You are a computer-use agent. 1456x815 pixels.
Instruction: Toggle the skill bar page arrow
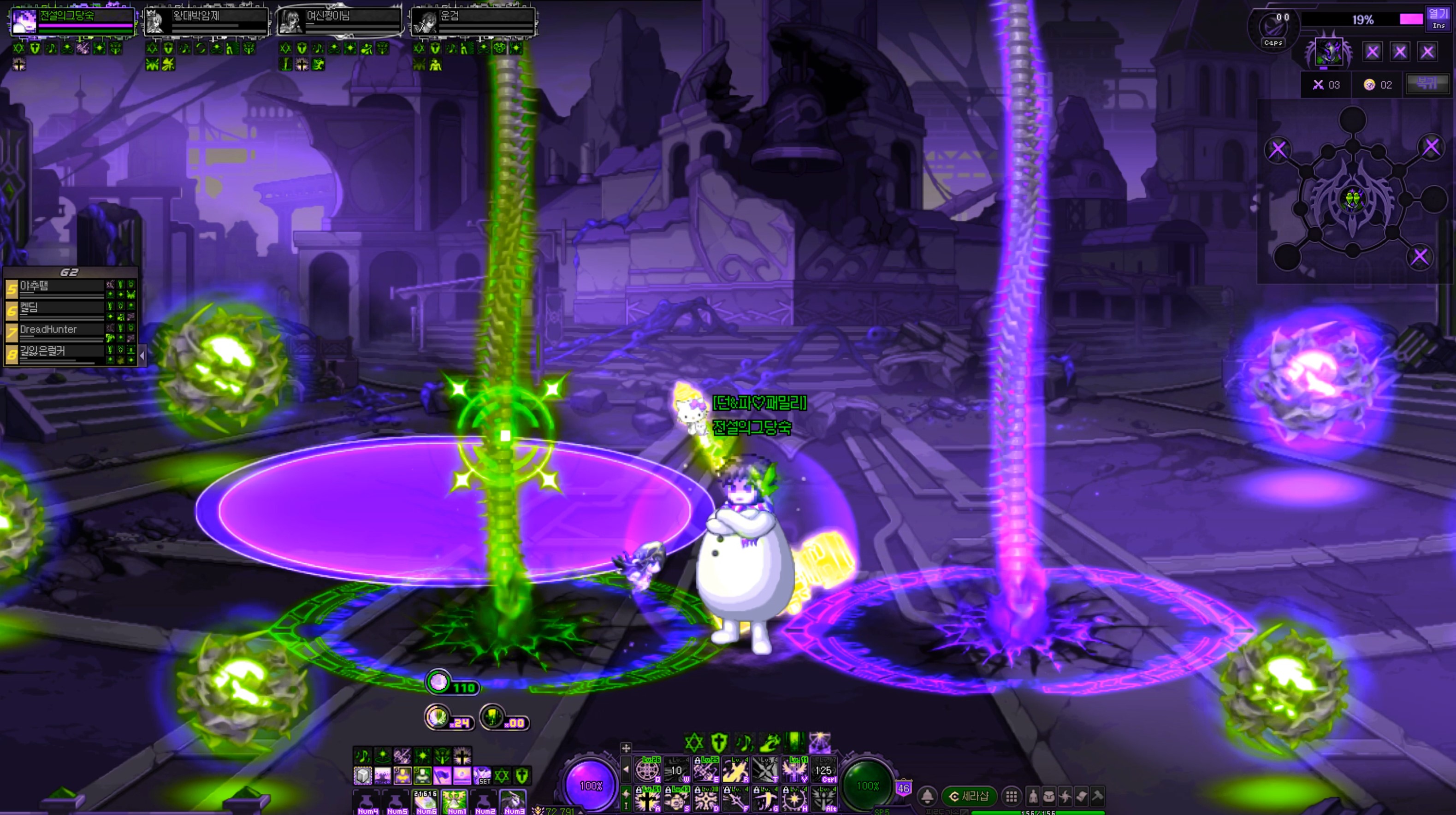coord(626,769)
